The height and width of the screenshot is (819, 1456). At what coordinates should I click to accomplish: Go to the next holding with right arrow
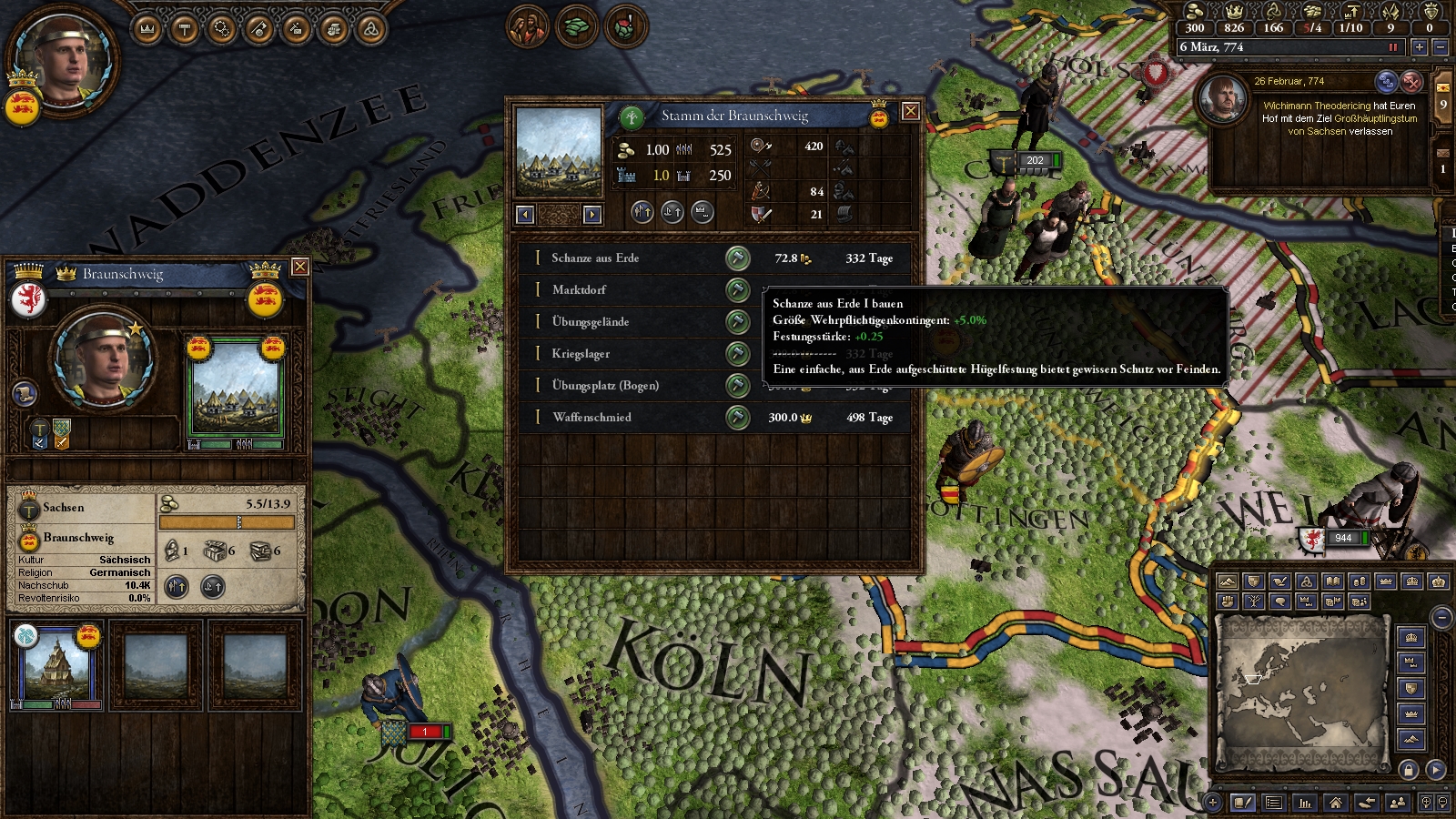tap(592, 215)
